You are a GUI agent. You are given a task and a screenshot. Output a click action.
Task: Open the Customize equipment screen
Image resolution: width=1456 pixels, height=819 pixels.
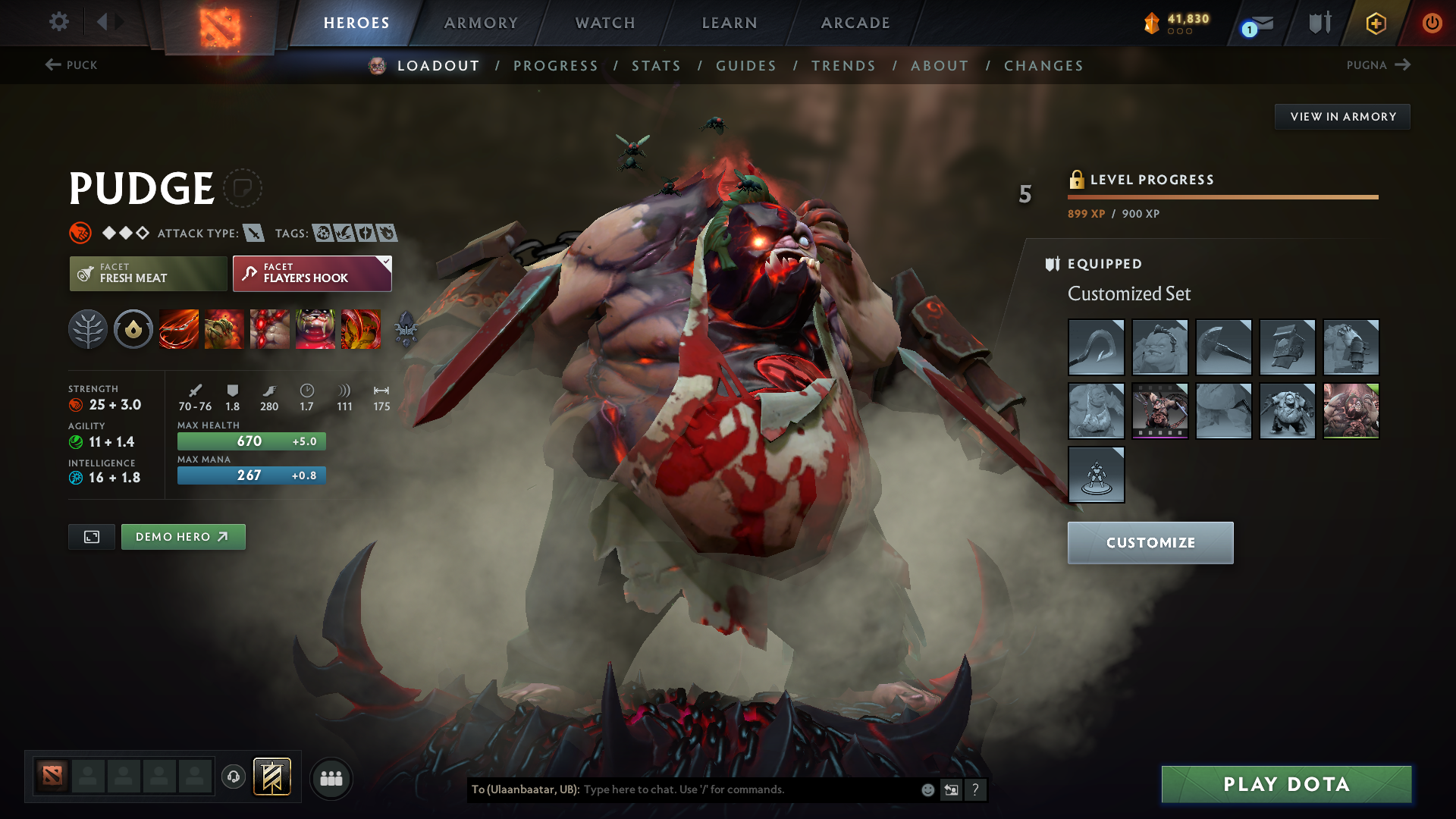(x=1150, y=543)
